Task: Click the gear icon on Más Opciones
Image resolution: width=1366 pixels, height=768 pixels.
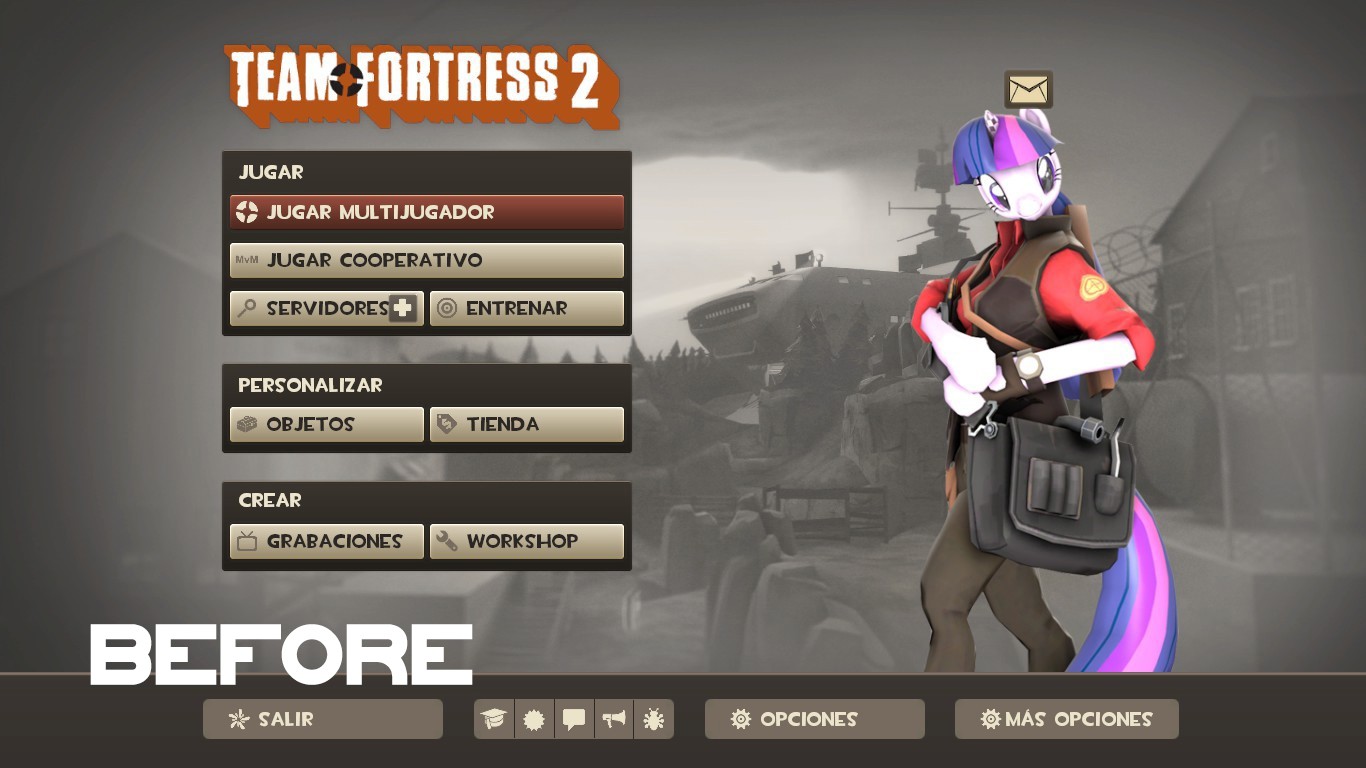Action: [989, 718]
